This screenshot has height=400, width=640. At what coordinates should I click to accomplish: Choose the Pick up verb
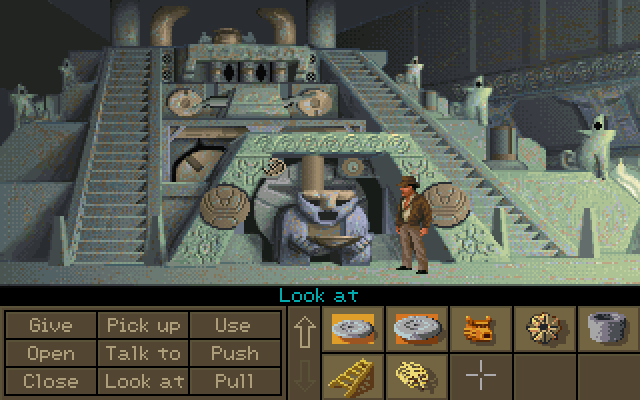[144, 325]
